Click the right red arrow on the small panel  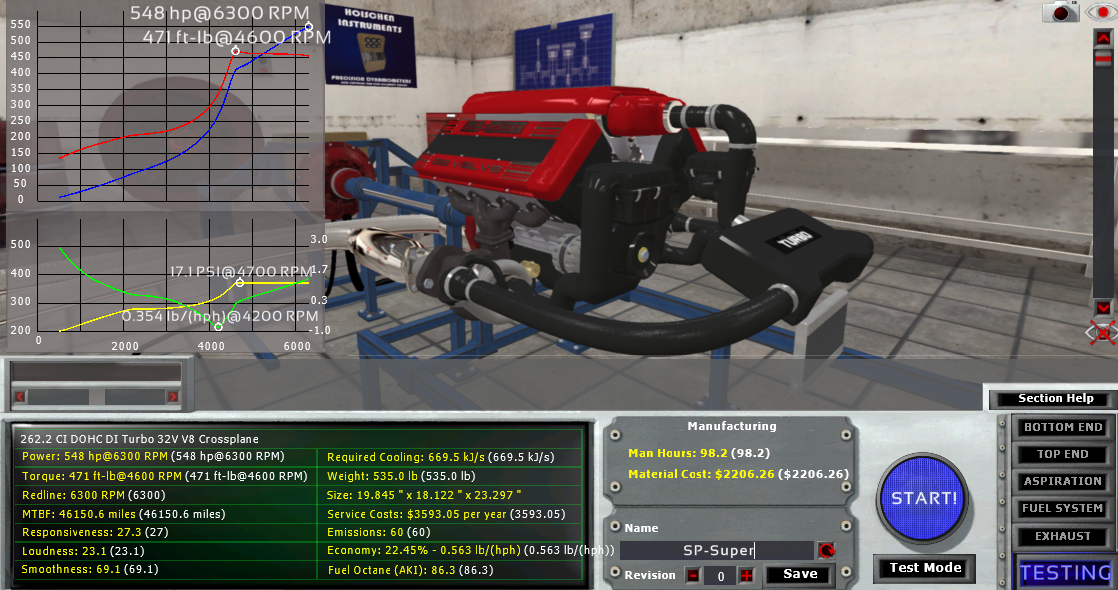[173, 397]
